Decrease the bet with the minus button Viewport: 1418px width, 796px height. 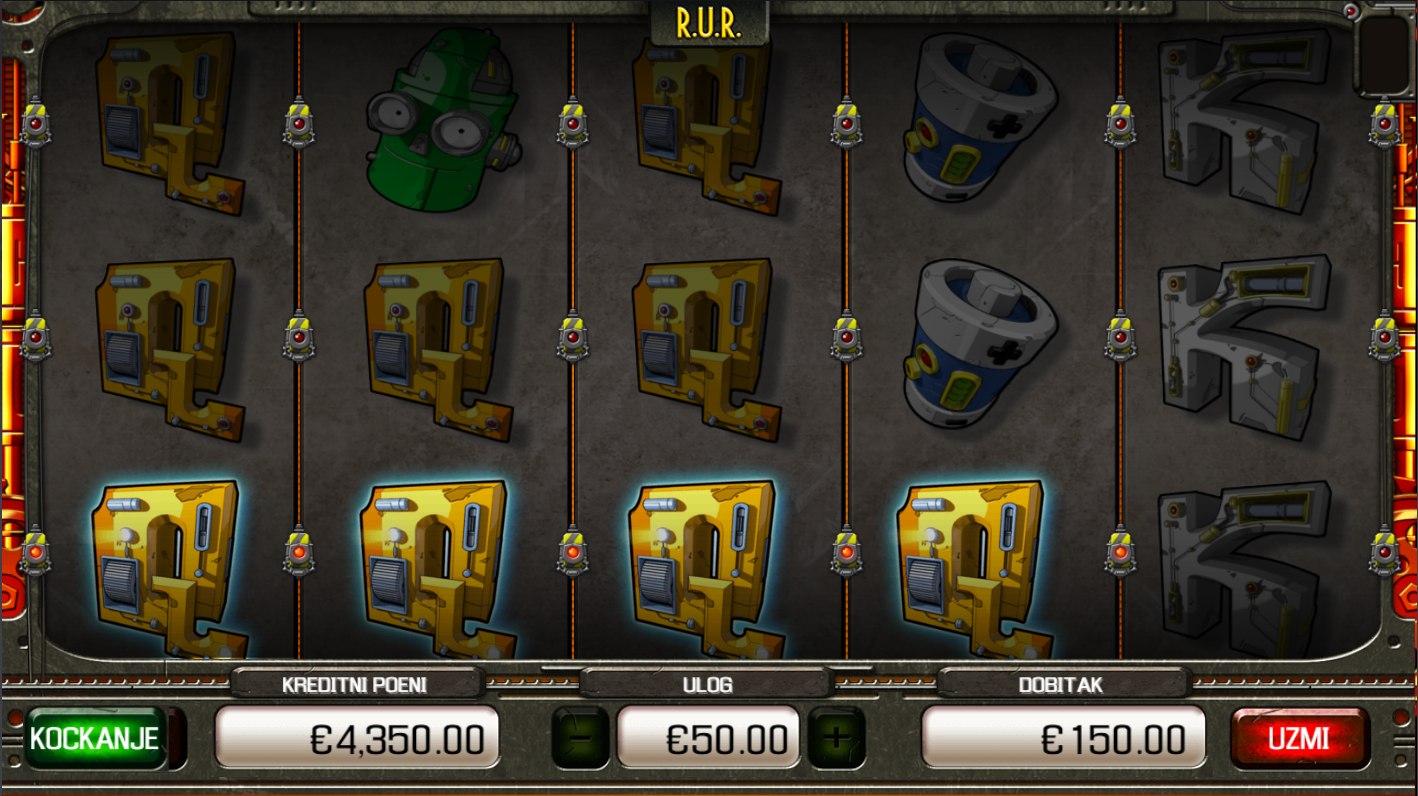580,739
